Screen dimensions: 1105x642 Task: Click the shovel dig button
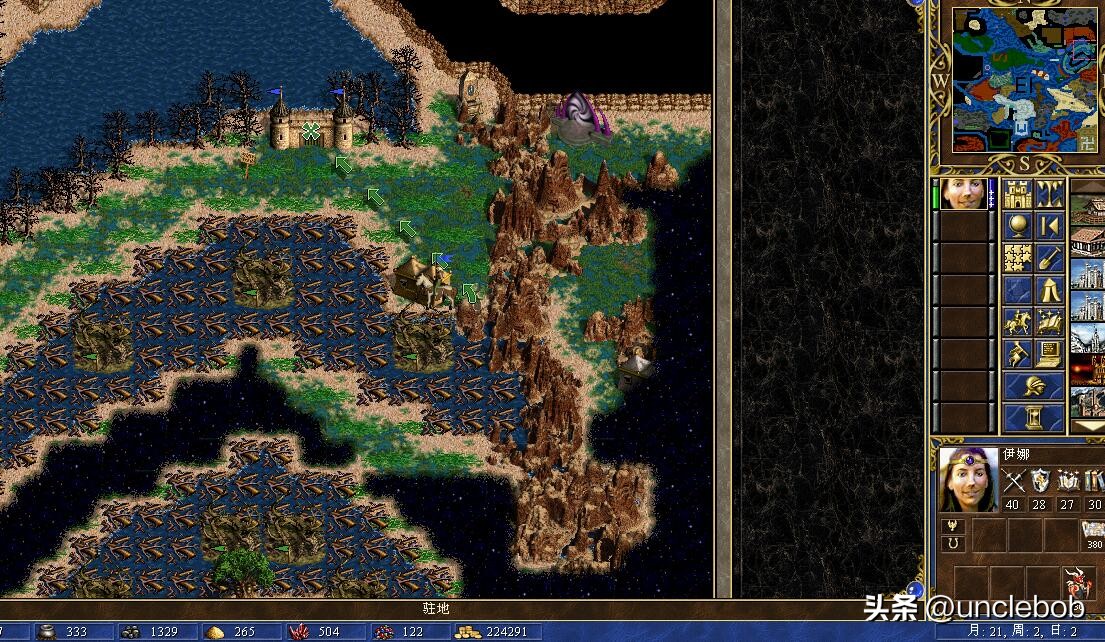(1049, 258)
